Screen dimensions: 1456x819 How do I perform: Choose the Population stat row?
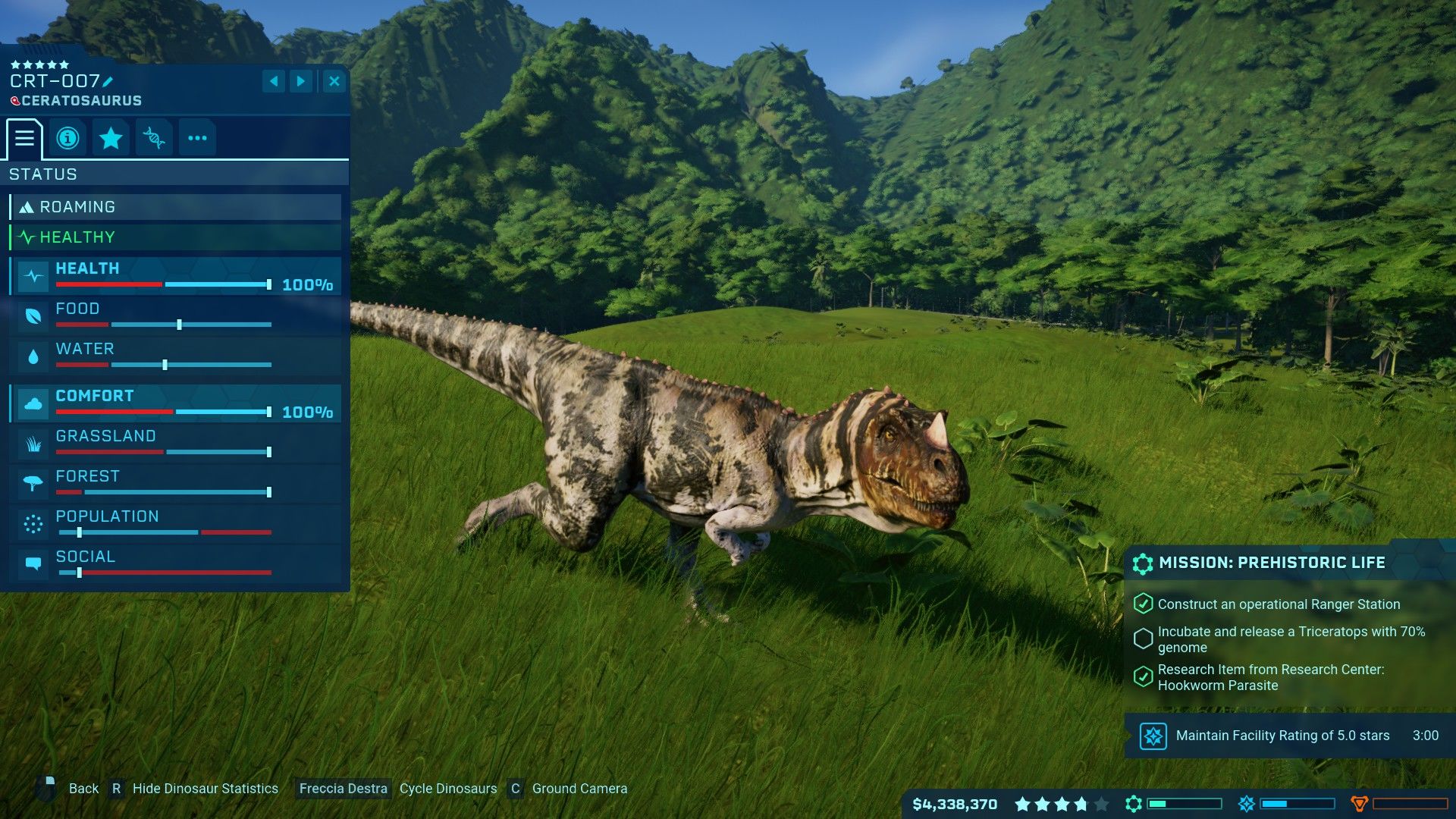[175, 524]
